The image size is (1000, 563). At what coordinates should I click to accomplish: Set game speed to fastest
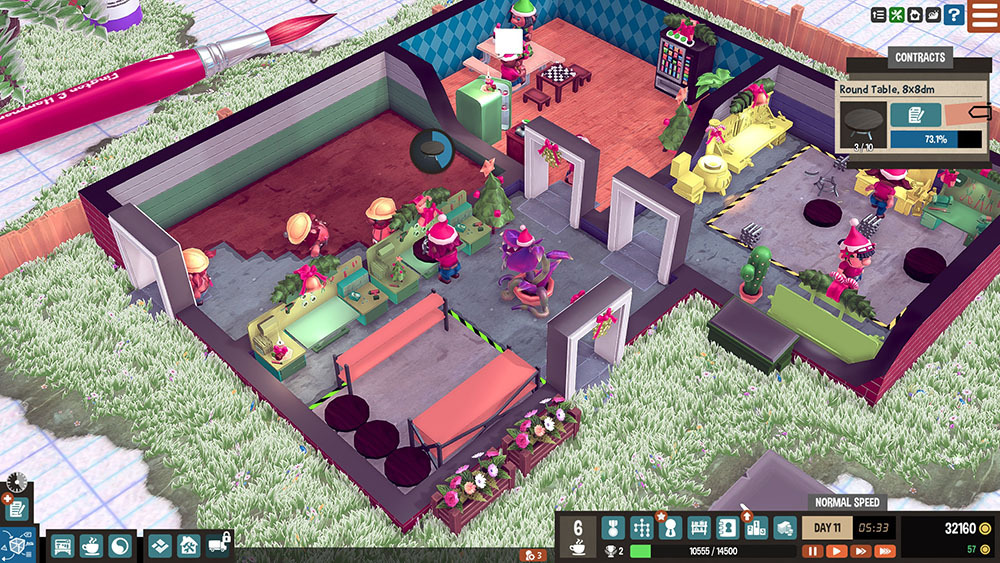tap(884, 551)
